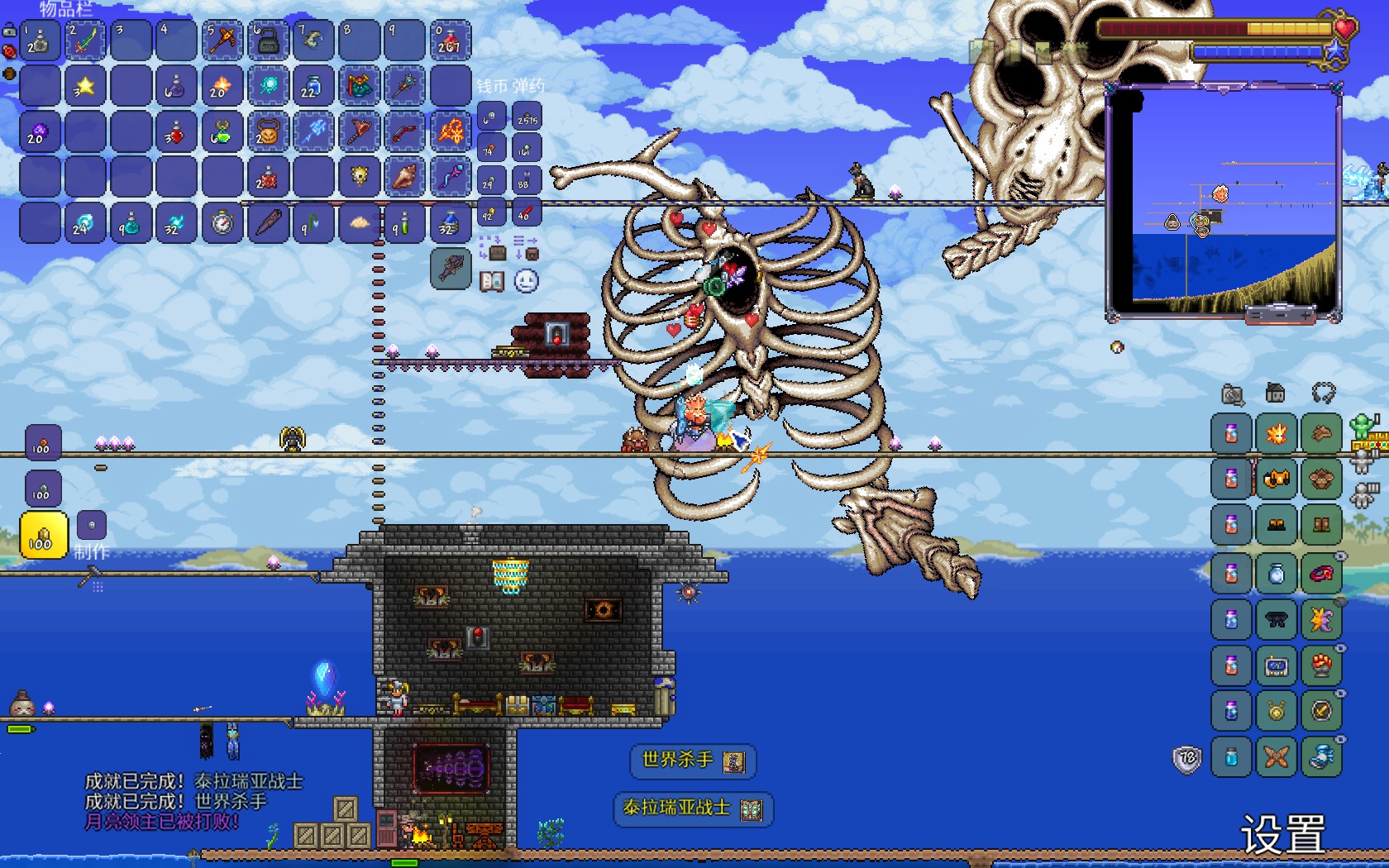Select the fallen star inventory slot
Viewport: 1389px width, 868px height.
(85, 86)
